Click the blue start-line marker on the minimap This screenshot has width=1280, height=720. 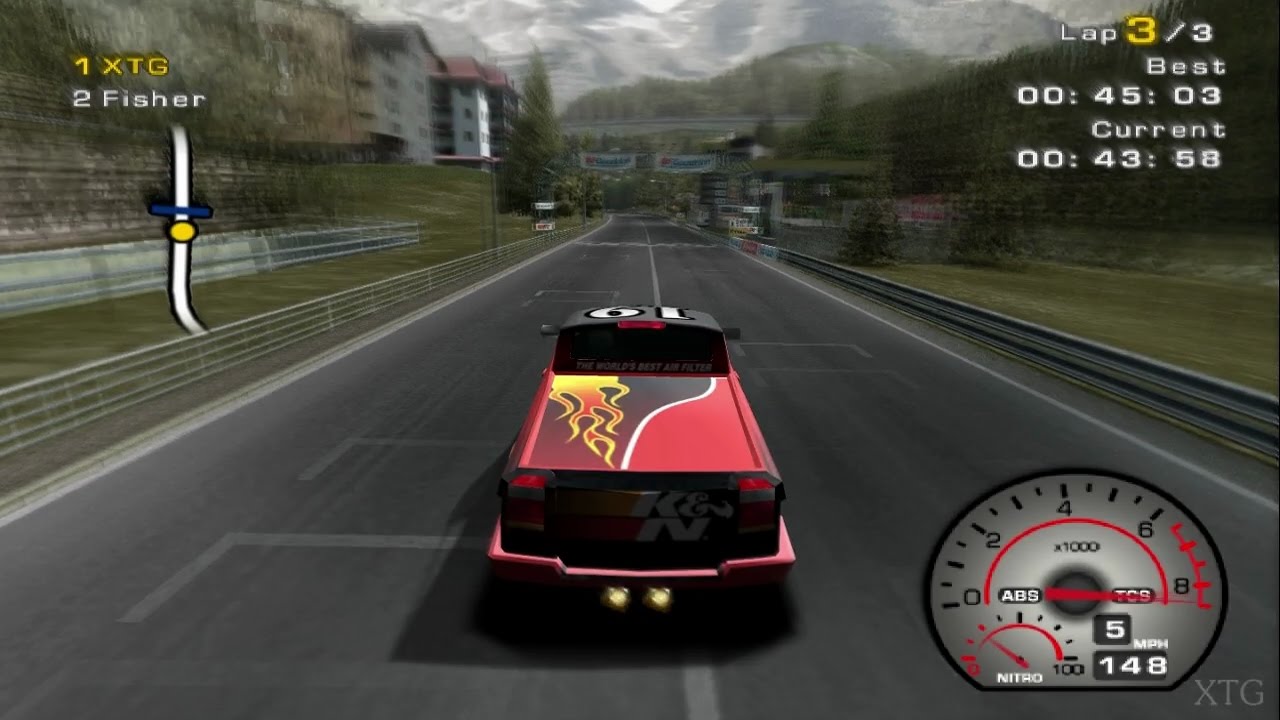pyautogui.click(x=183, y=211)
